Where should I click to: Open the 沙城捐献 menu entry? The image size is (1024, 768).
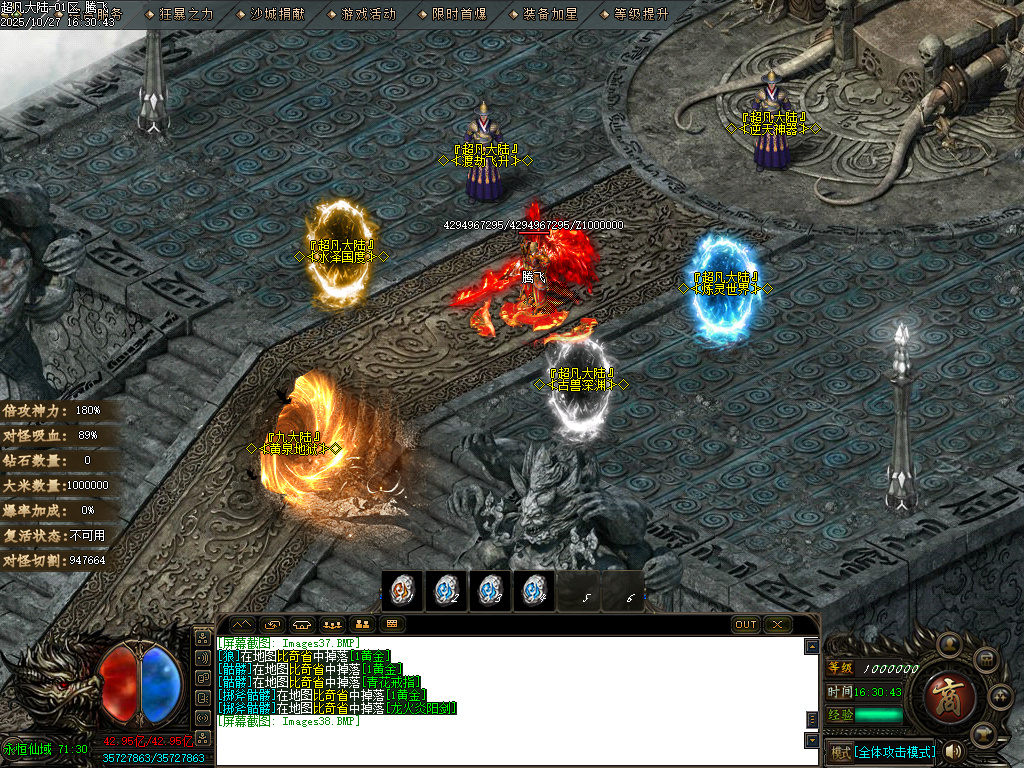point(278,14)
